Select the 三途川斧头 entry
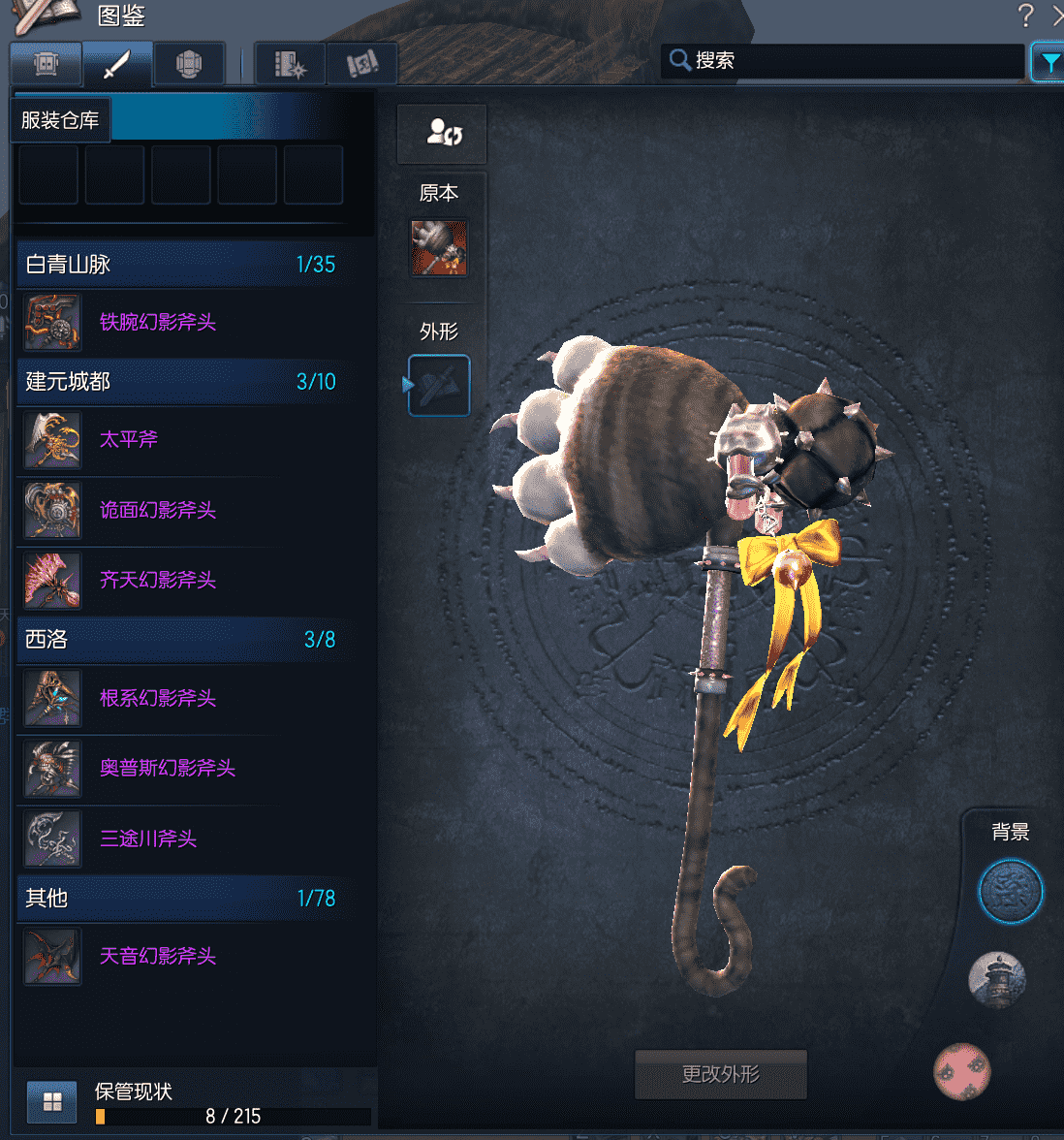The height and width of the screenshot is (1140, 1064). [x=147, y=839]
